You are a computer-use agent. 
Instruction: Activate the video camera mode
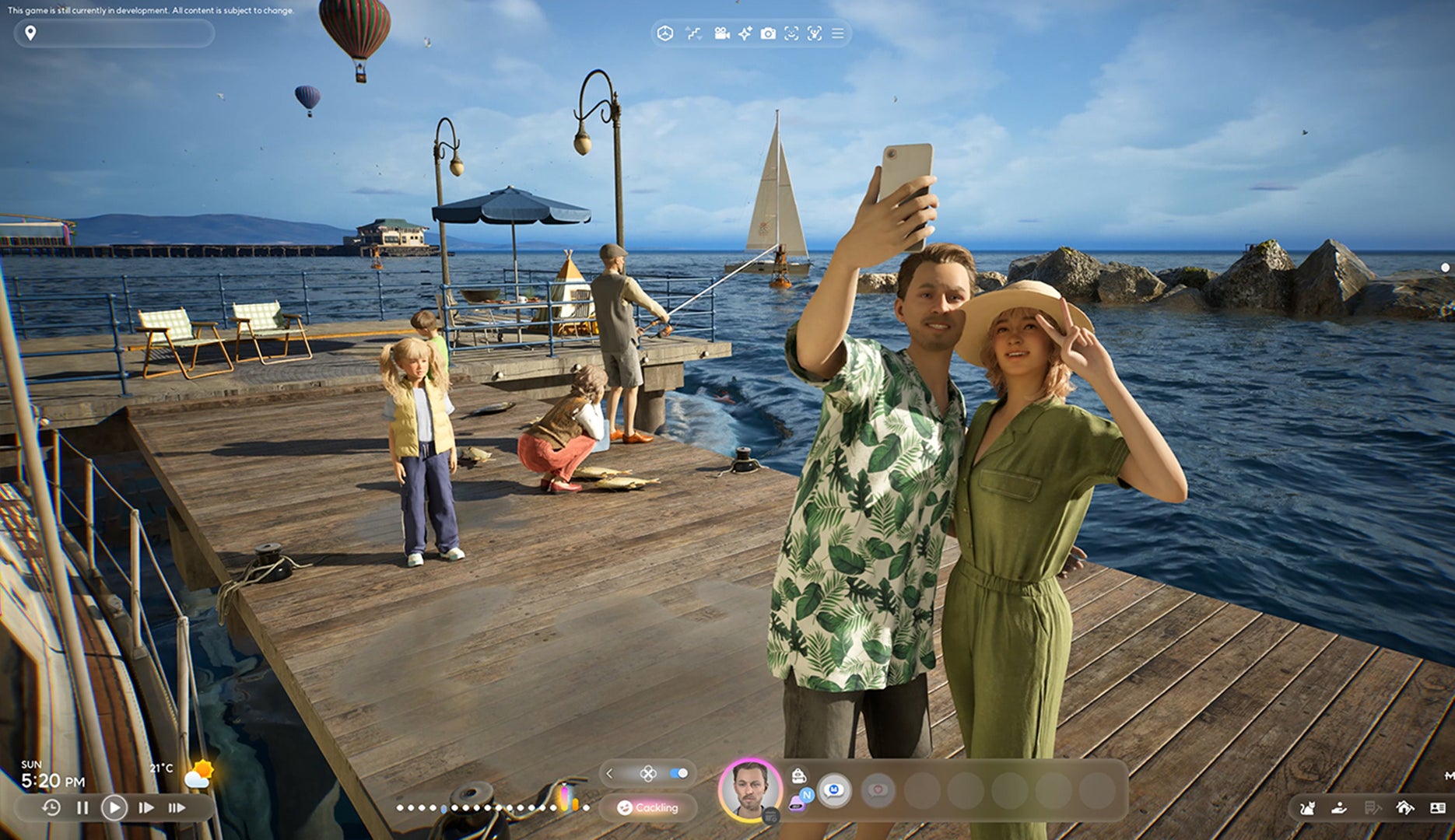pyautogui.click(x=721, y=33)
